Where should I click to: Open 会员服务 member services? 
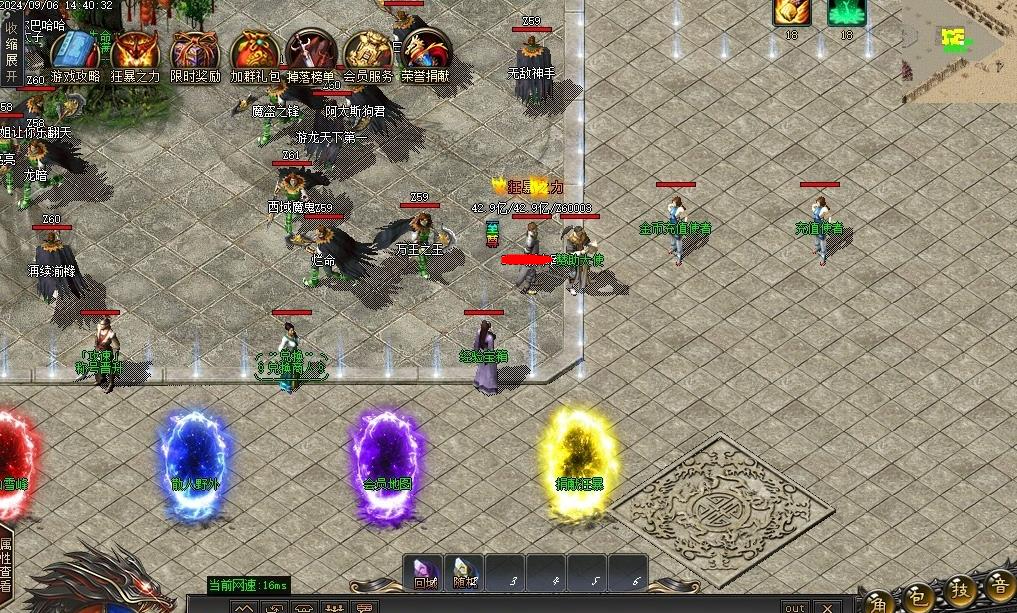[368, 53]
